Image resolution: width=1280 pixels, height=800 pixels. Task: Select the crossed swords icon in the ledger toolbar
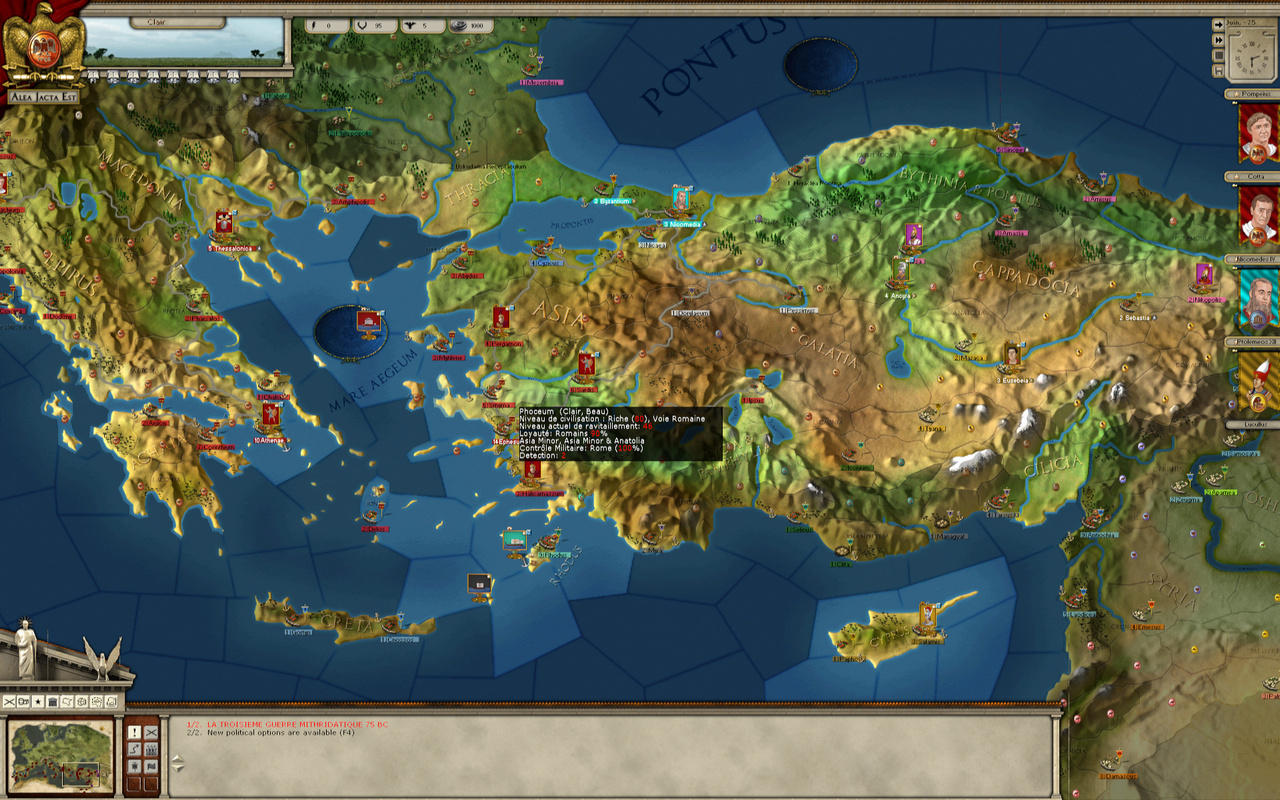[9, 701]
